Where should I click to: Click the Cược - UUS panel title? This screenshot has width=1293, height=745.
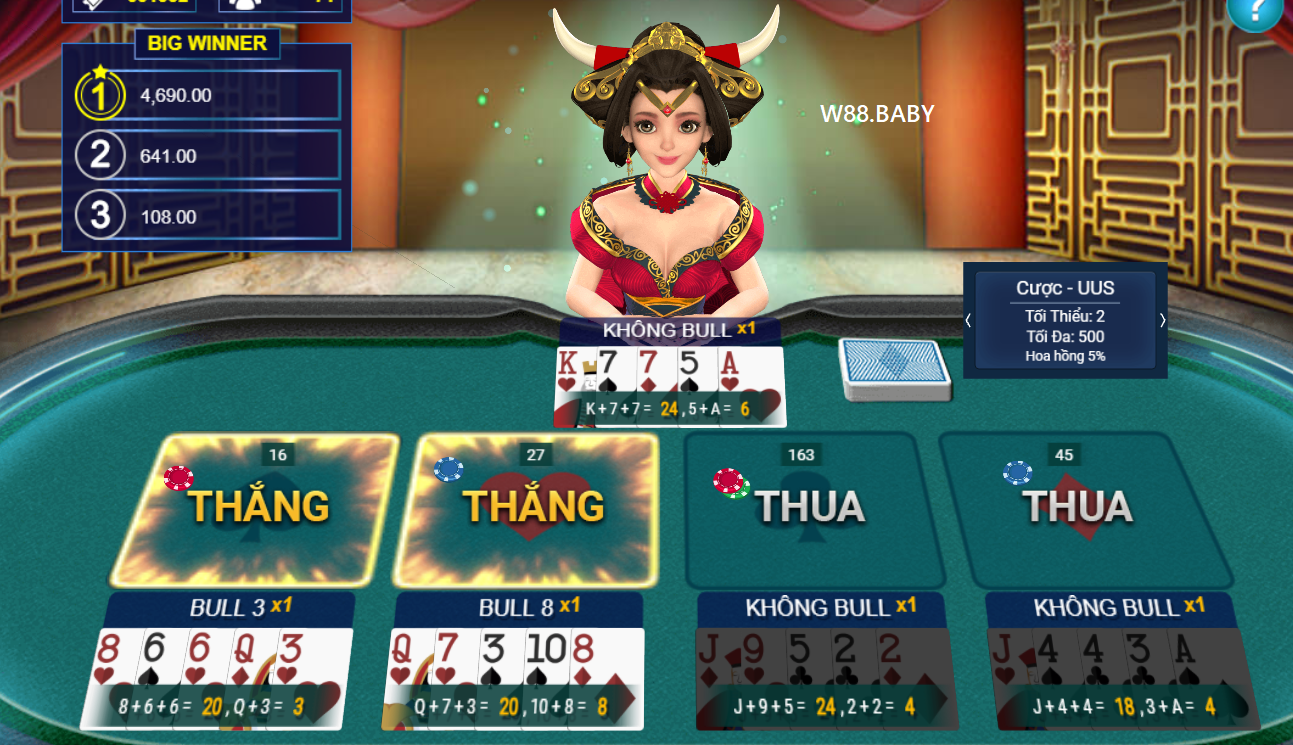[x=1063, y=287]
